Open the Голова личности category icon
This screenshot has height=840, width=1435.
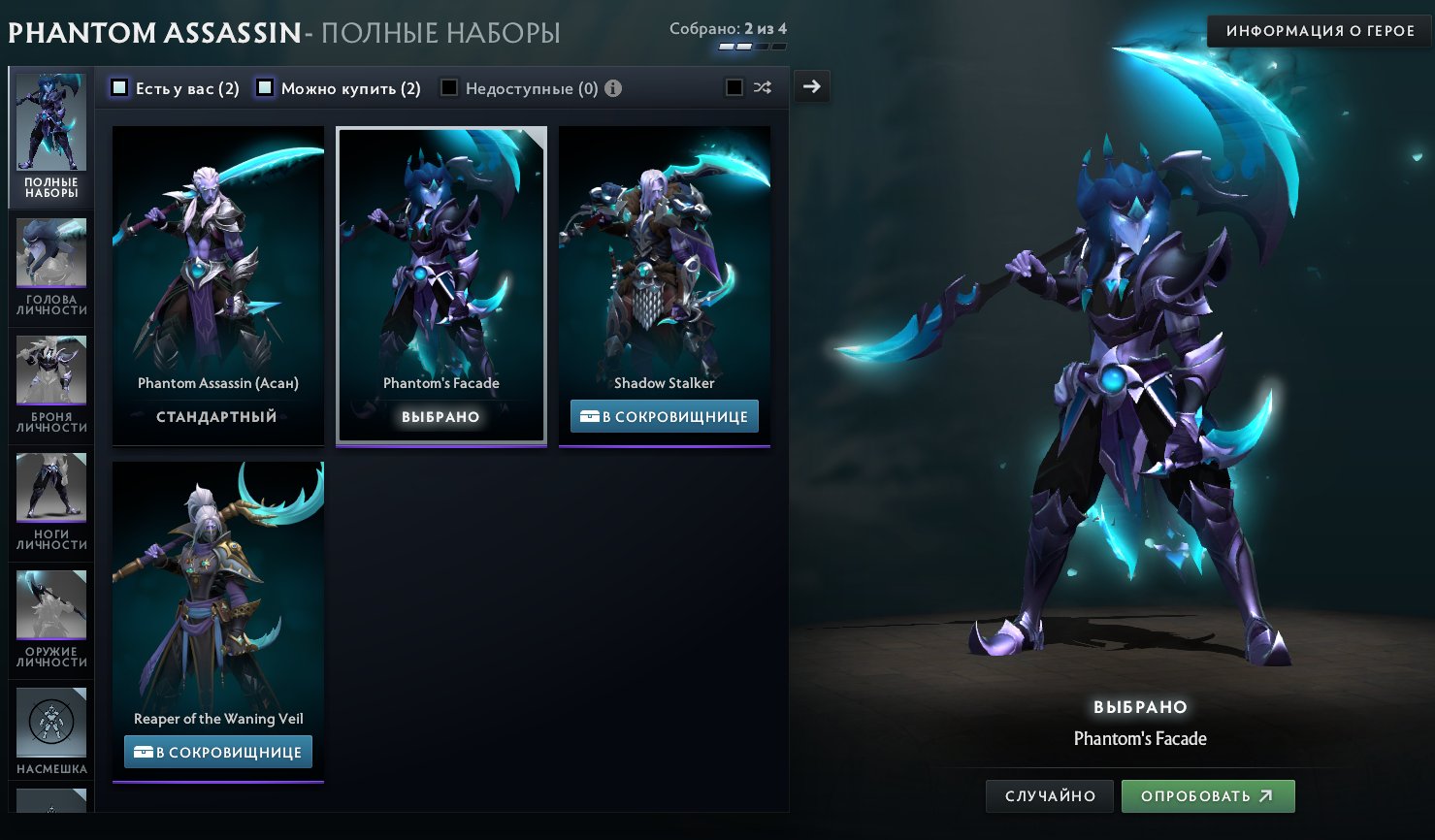[x=50, y=254]
